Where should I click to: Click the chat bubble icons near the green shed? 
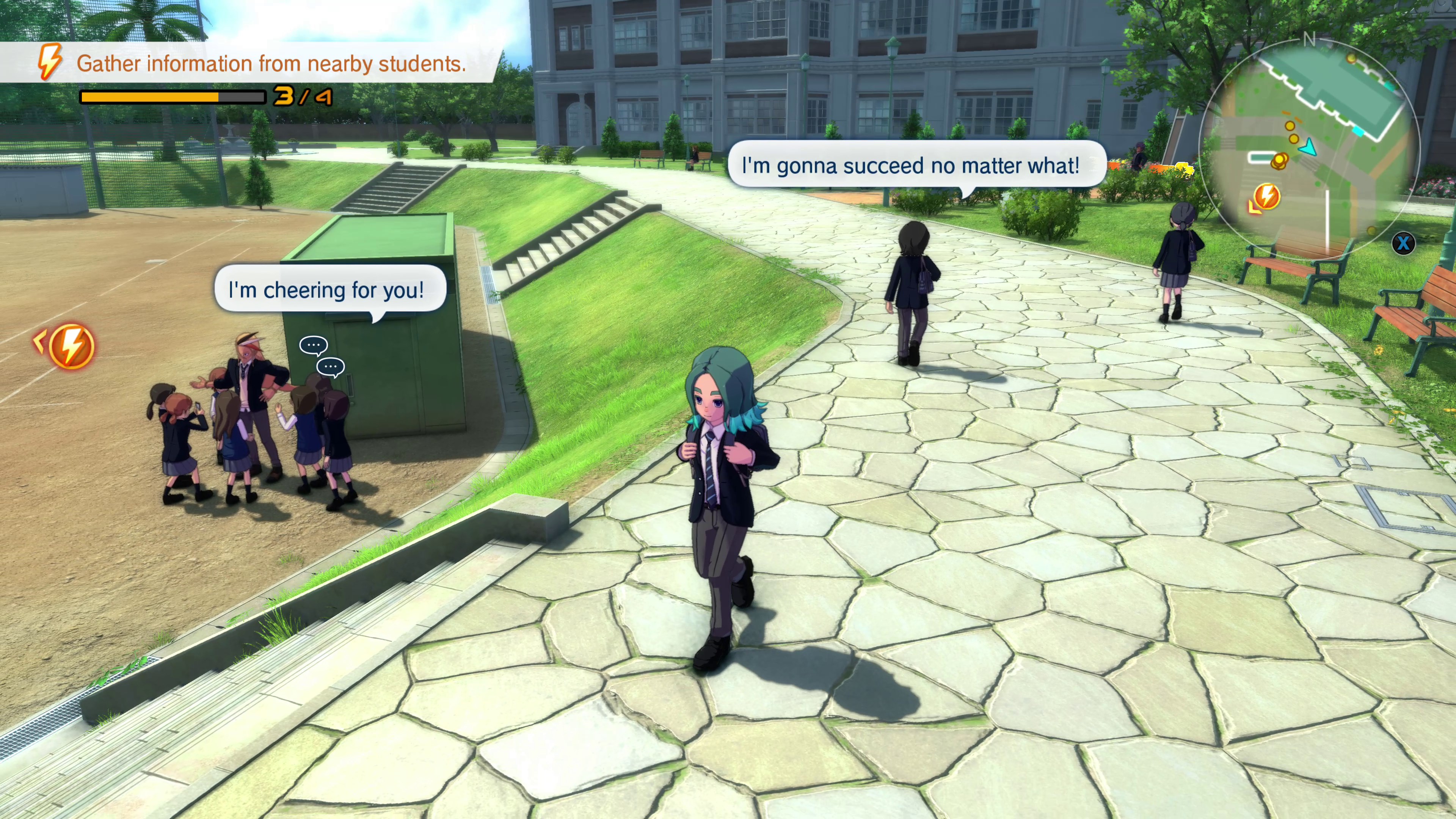[320, 355]
